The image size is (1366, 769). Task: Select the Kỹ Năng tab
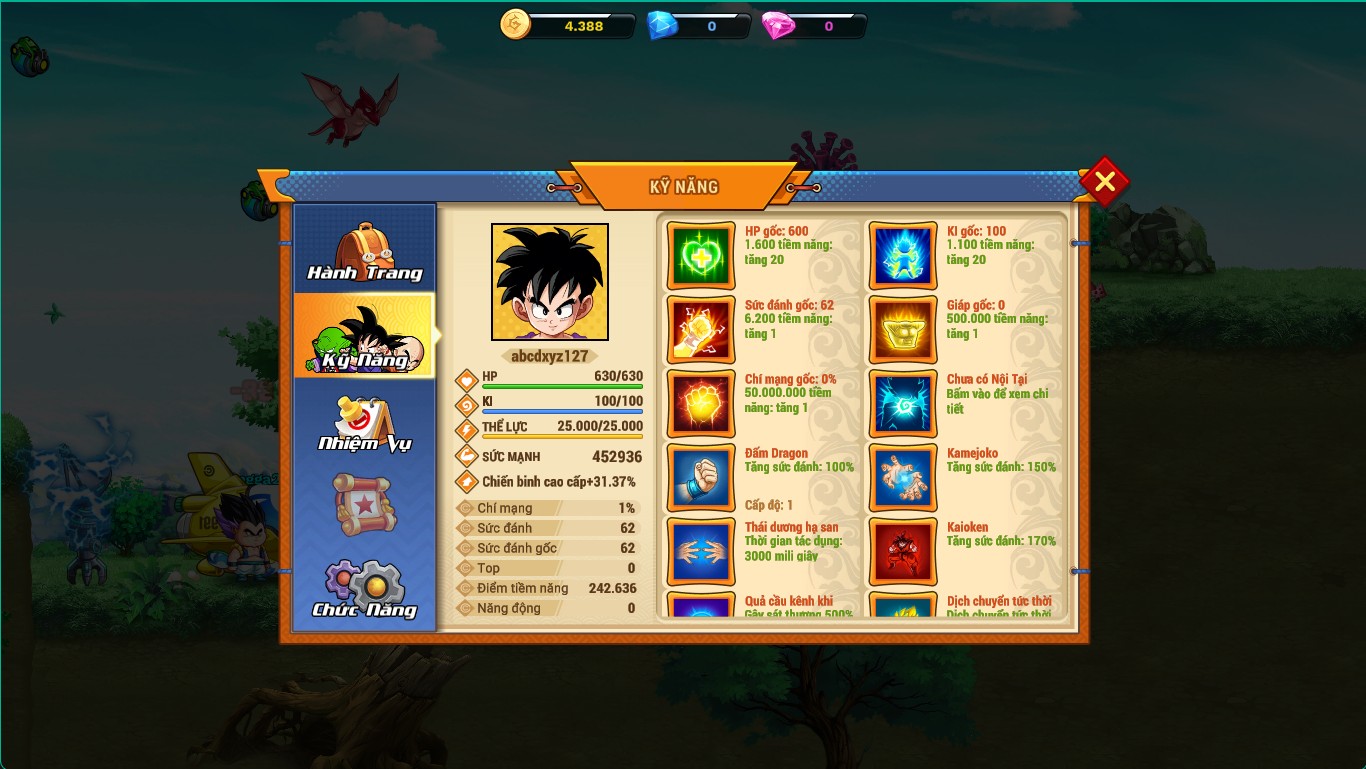tap(365, 336)
